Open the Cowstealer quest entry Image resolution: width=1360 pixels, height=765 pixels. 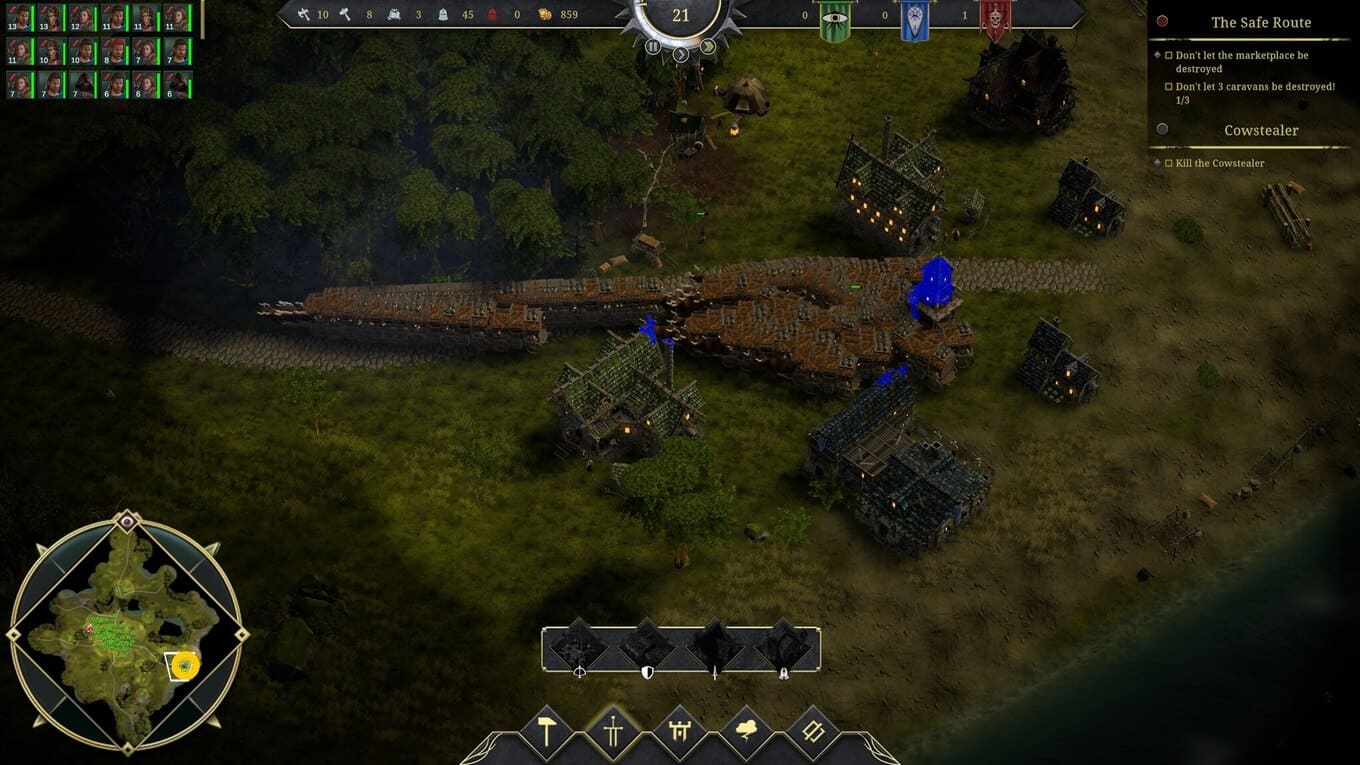coord(1260,130)
